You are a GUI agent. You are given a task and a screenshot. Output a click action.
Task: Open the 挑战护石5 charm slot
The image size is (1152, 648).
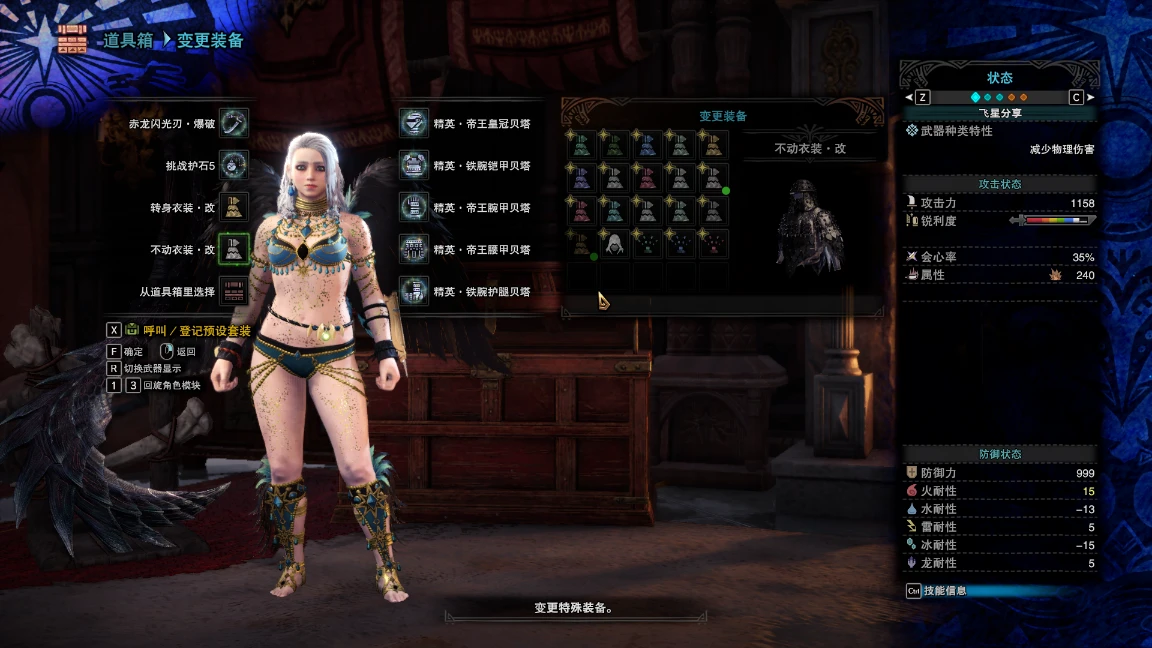[x=233, y=165]
